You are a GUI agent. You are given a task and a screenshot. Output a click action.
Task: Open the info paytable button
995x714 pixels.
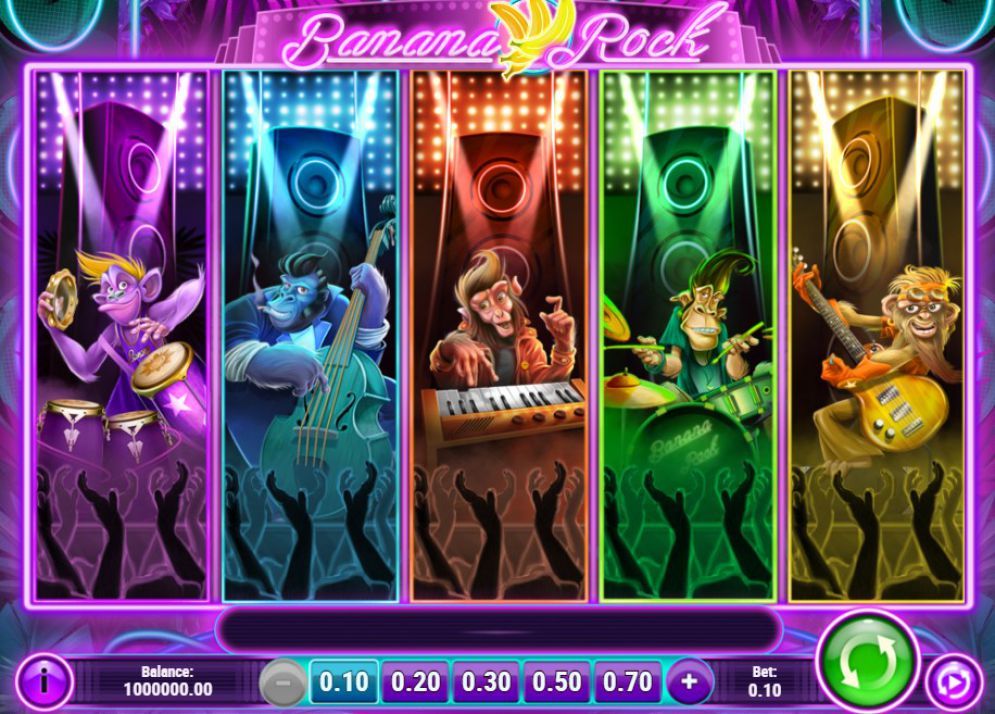point(44,683)
